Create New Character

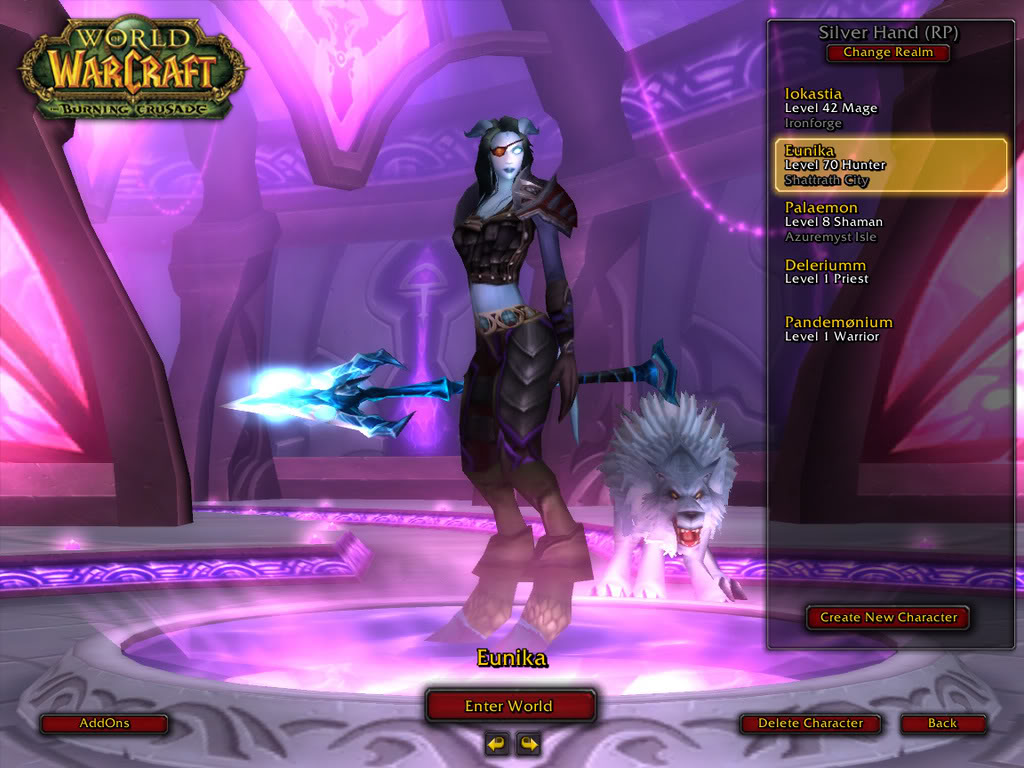(x=888, y=617)
